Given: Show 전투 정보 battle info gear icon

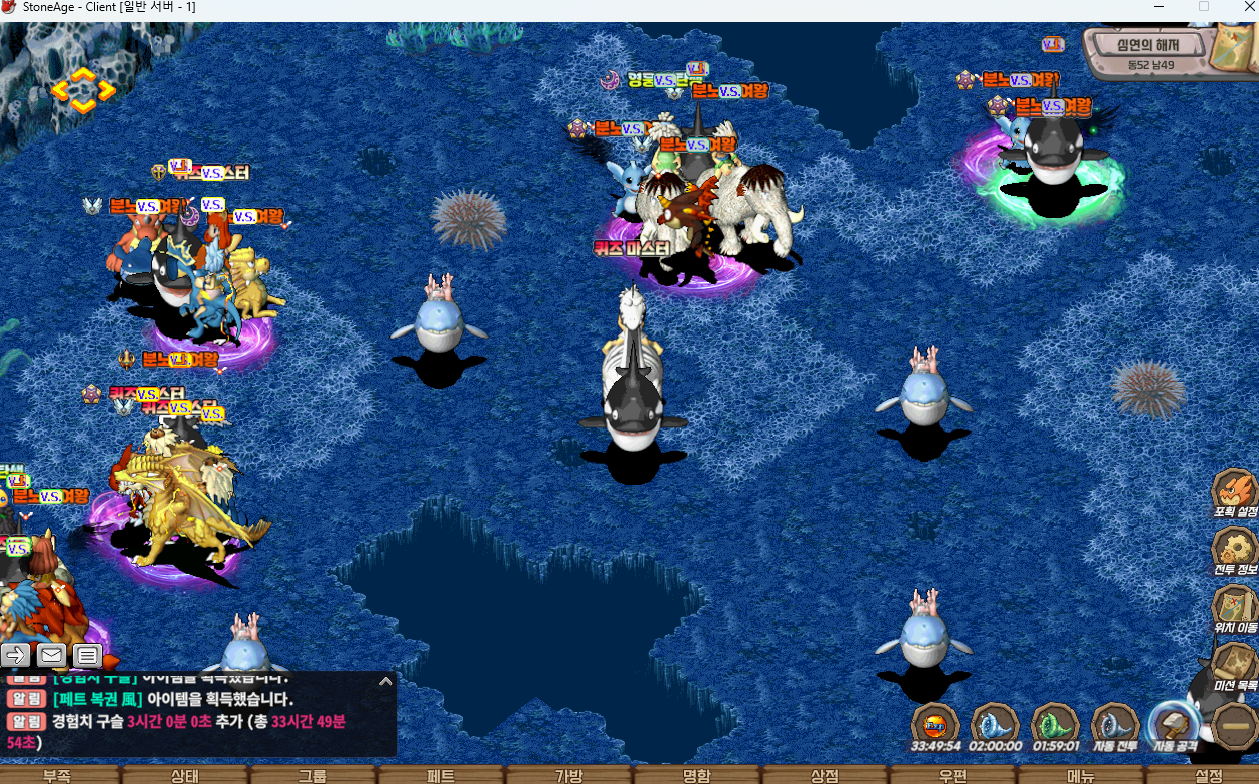Looking at the screenshot, I should click(x=1234, y=549).
